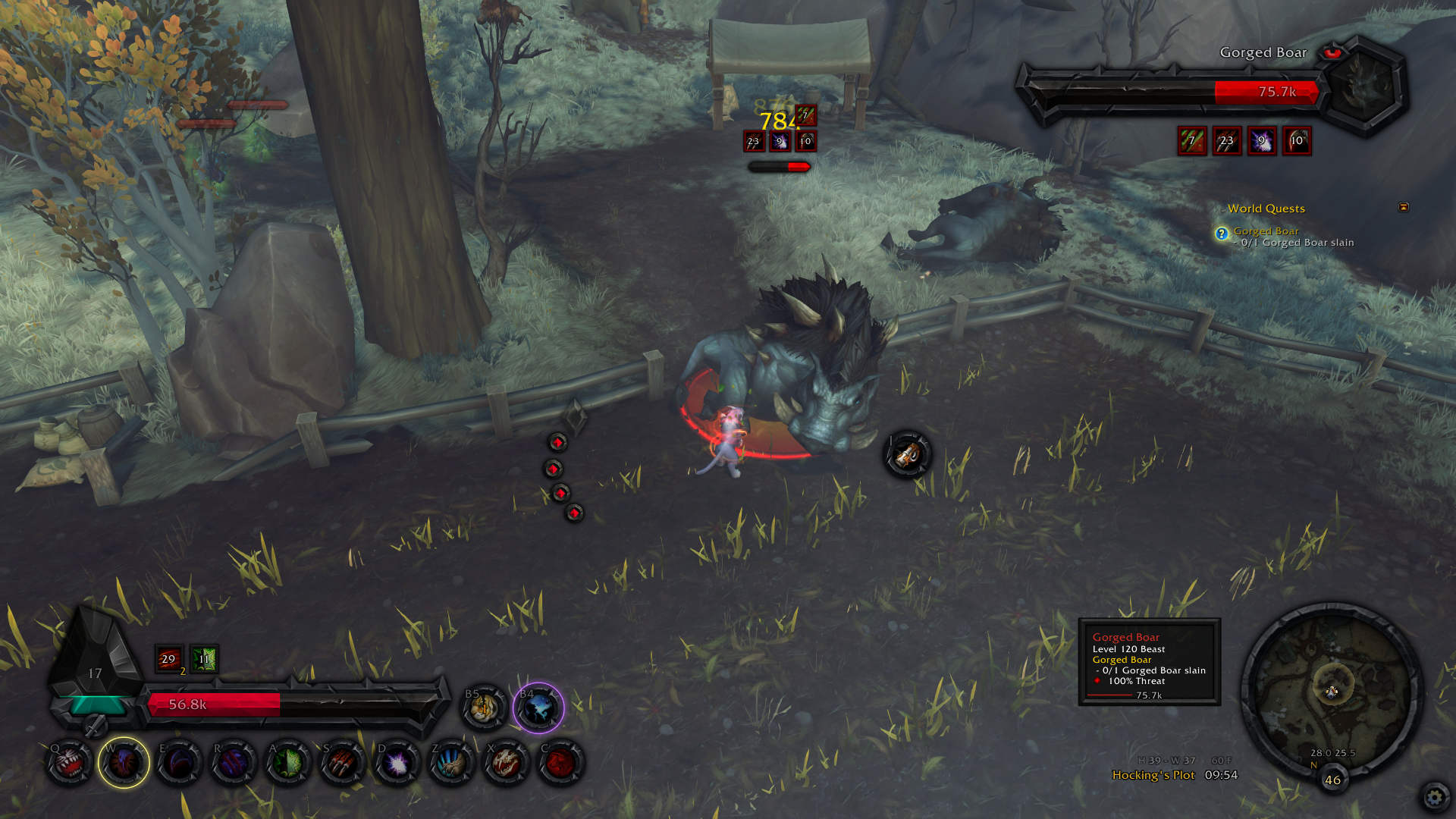This screenshot has height=819, width=1456.
Task: Use the blue-streaked paw ability on Z
Action: 451,763
